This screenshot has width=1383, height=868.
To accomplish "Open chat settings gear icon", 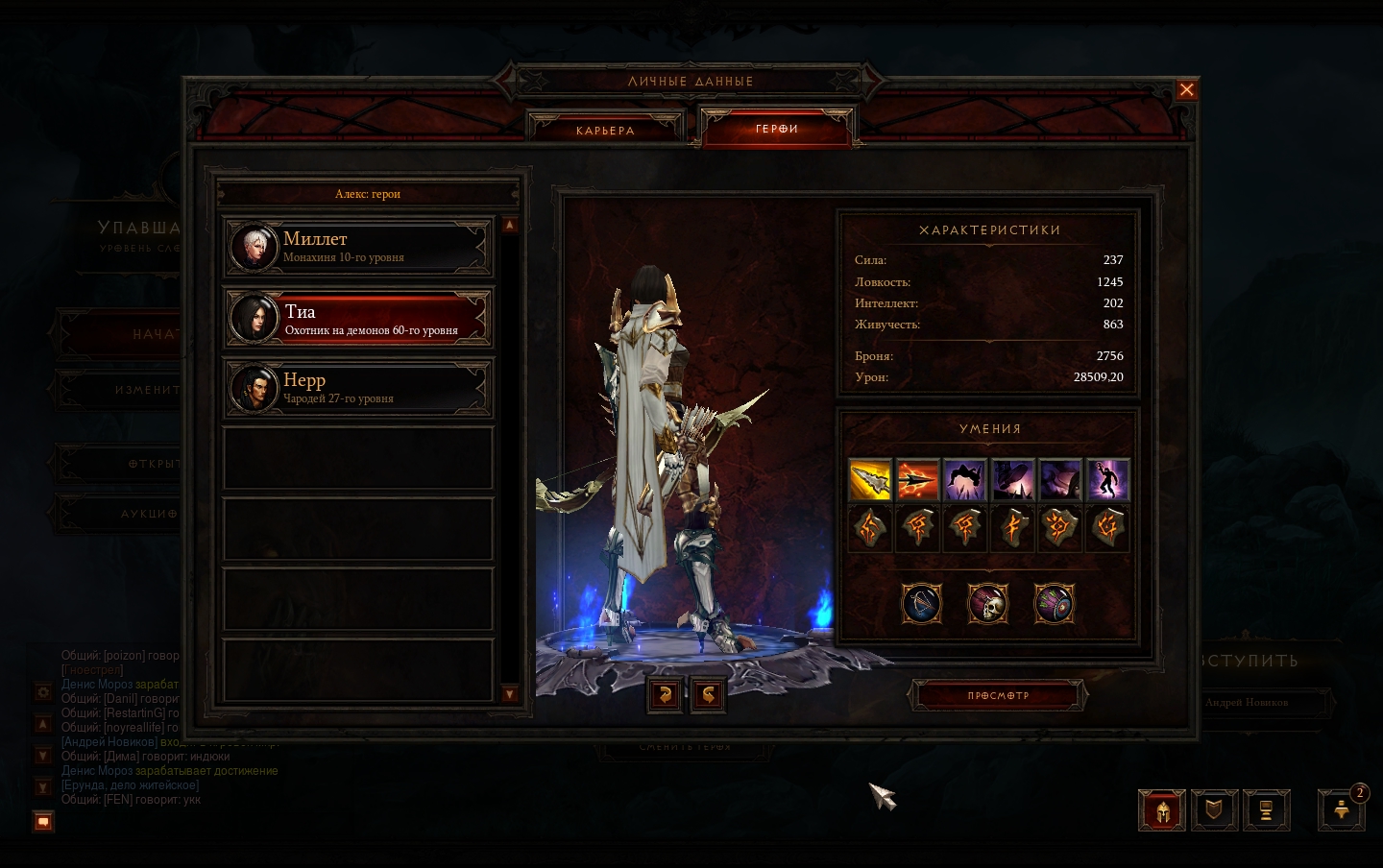I will point(43,691).
